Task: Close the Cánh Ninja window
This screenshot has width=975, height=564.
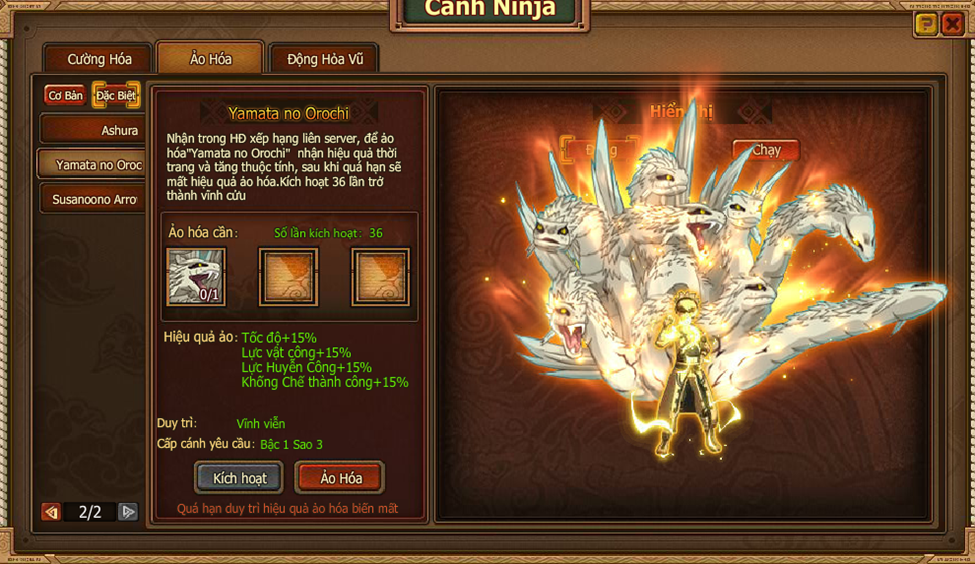Action: (952, 25)
